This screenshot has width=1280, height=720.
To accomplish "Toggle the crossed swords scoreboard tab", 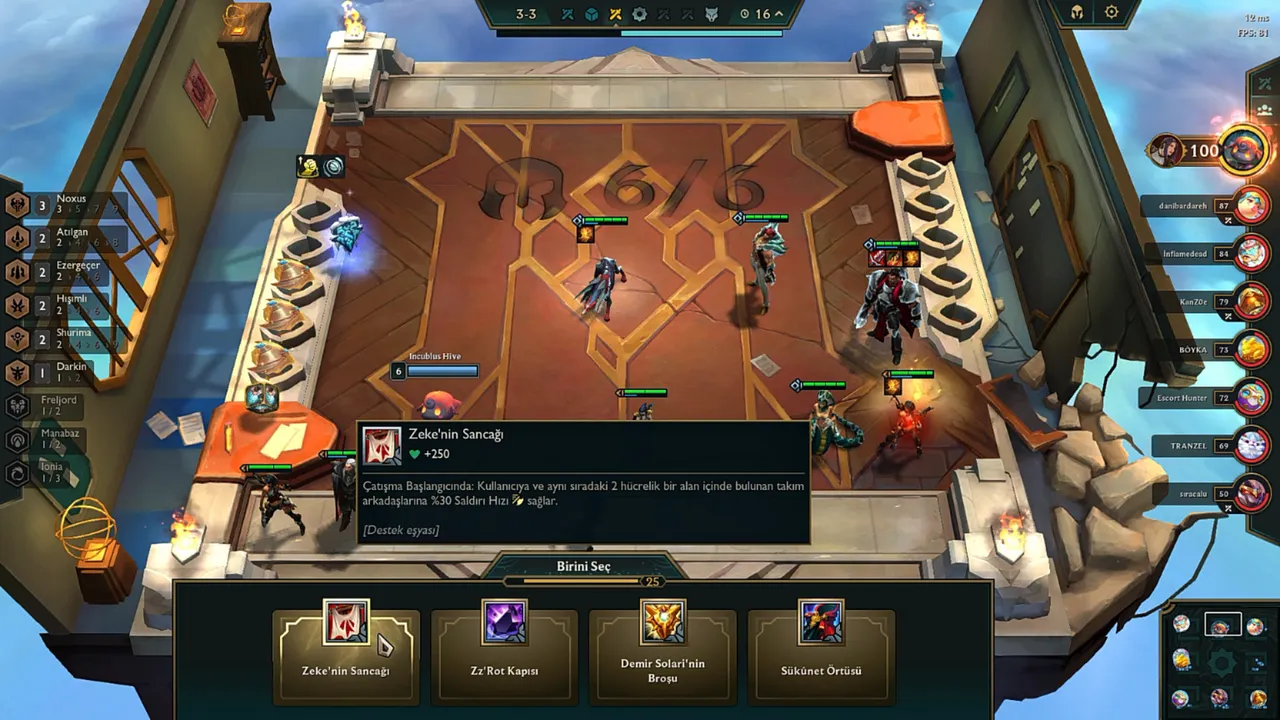I will pyautogui.click(x=1263, y=82).
